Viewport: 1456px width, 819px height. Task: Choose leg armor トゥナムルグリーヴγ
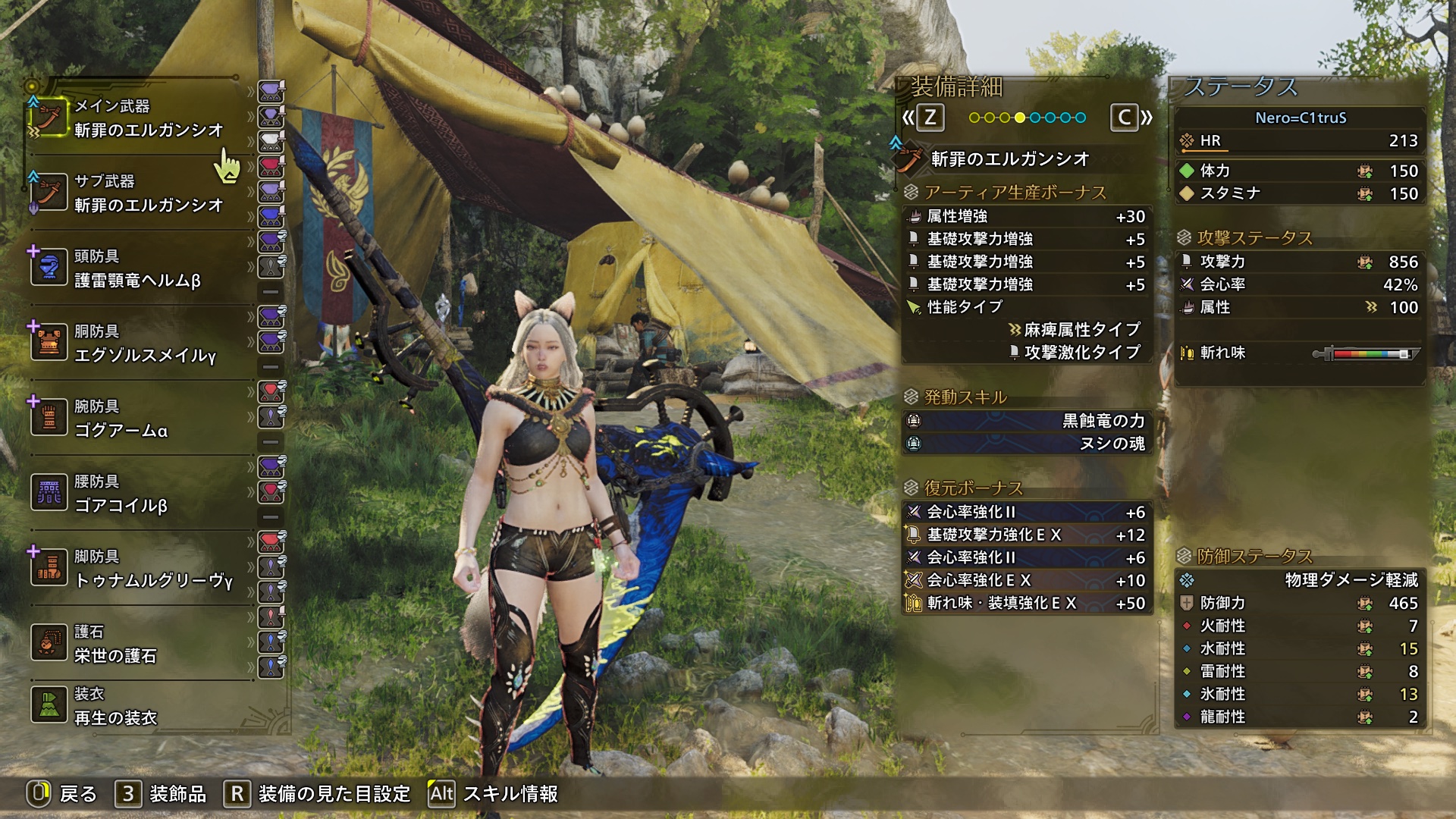(x=136, y=569)
